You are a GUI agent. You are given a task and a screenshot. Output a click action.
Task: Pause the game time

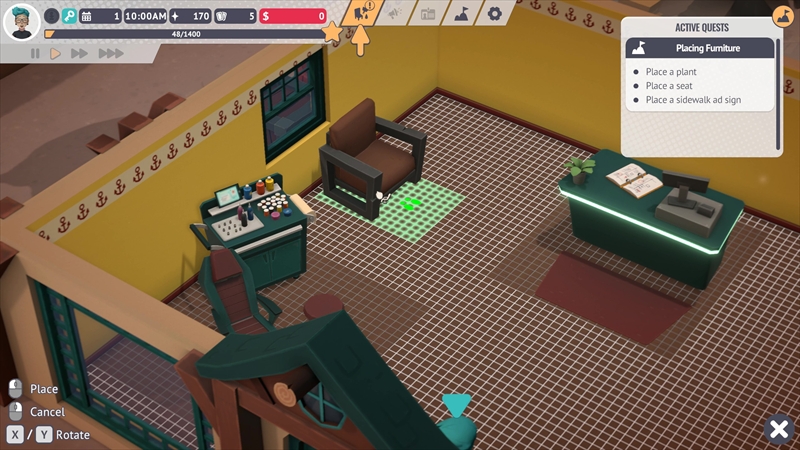click(35, 54)
